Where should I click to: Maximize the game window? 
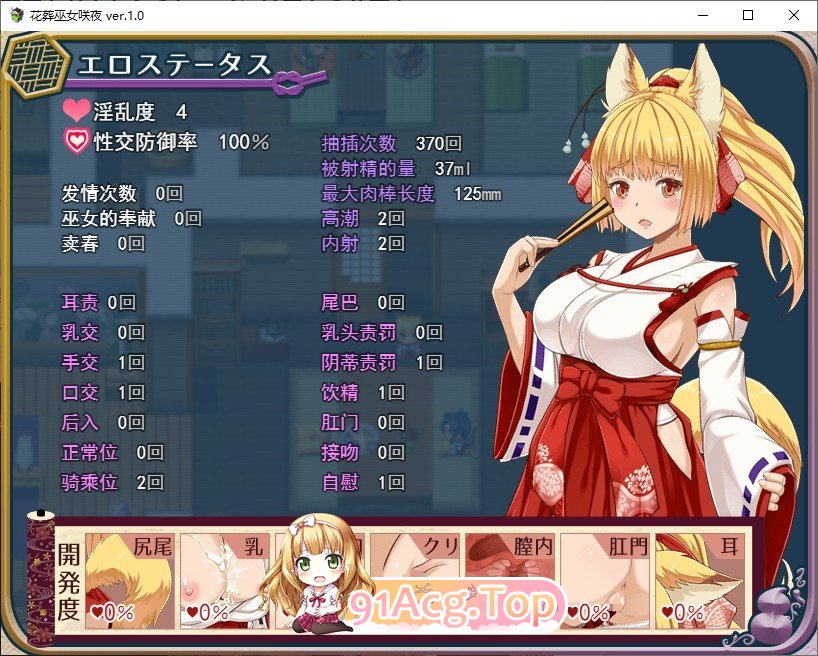(x=747, y=15)
